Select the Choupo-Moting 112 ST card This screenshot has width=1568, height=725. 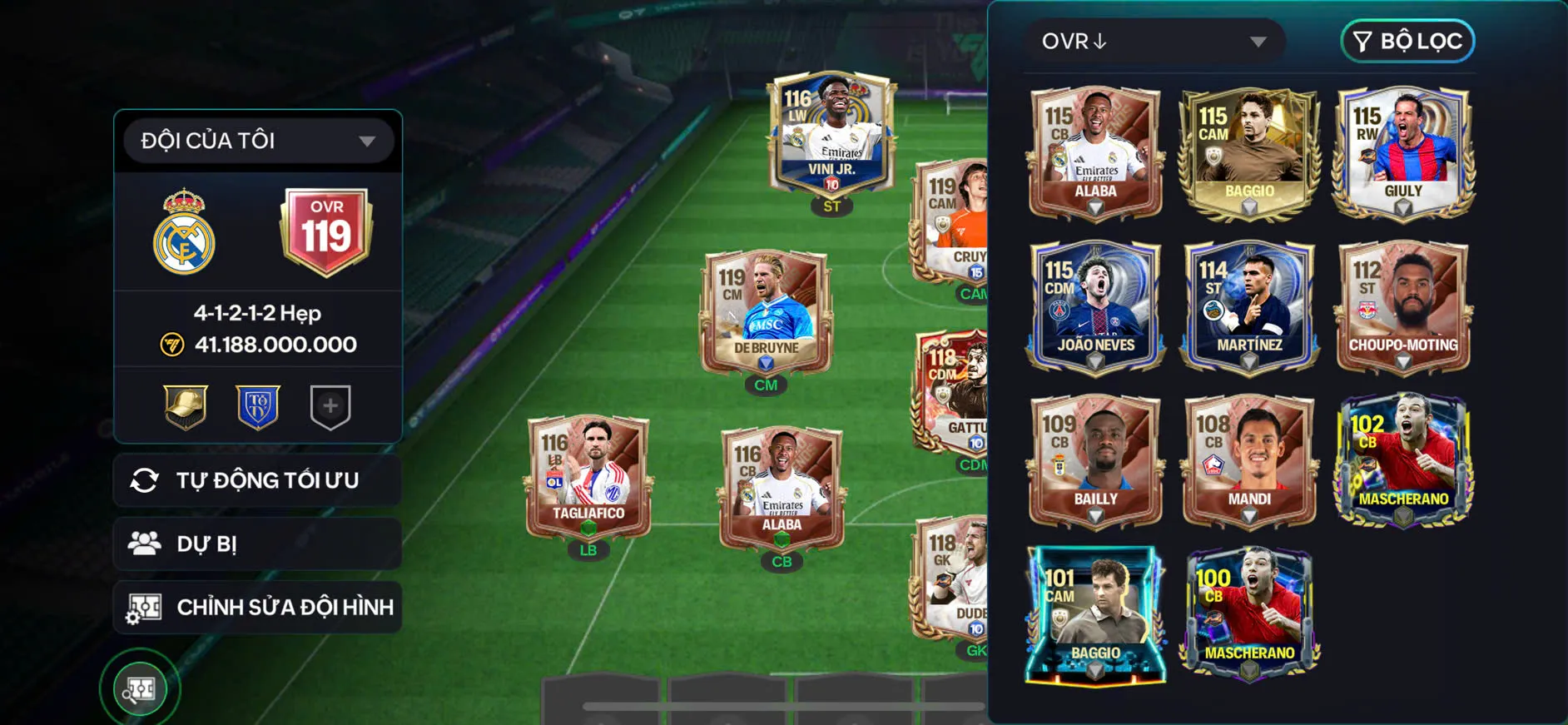click(1403, 306)
